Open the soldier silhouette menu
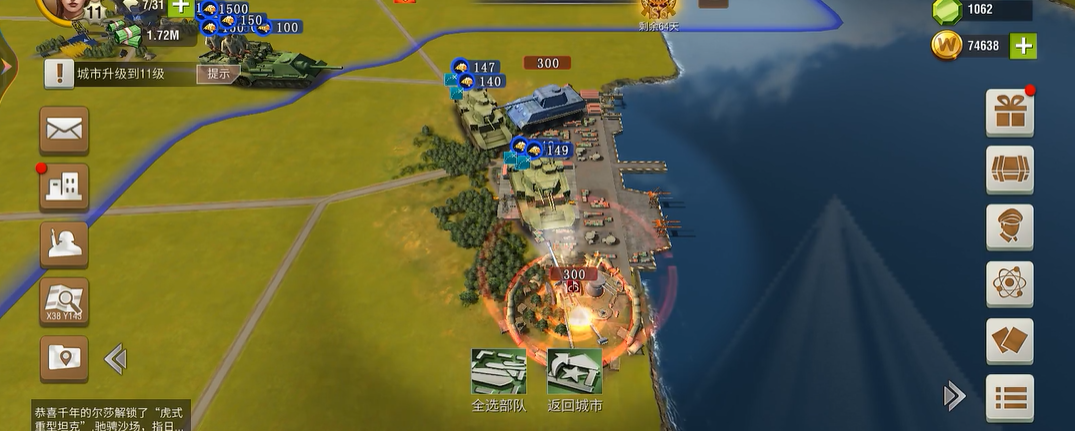Viewport: 1075px width, 431px height. click(64, 244)
